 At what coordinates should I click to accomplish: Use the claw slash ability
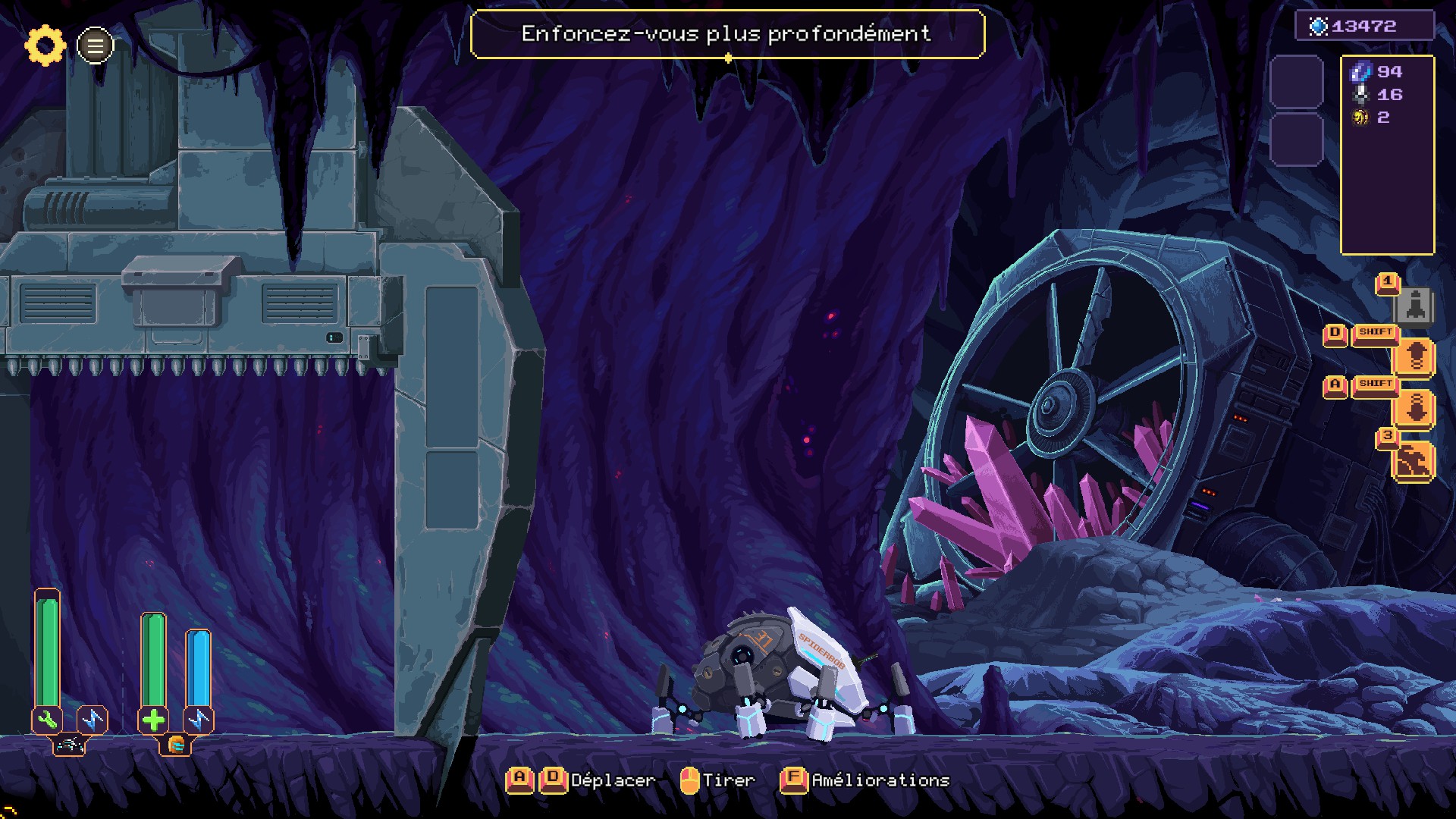(1414, 461)
